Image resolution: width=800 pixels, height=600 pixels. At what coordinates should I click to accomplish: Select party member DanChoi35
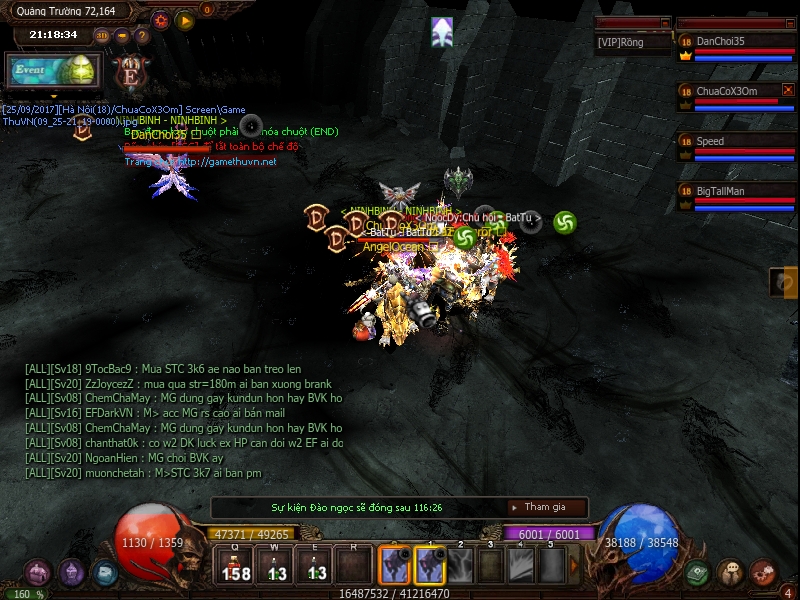point(735,41)
